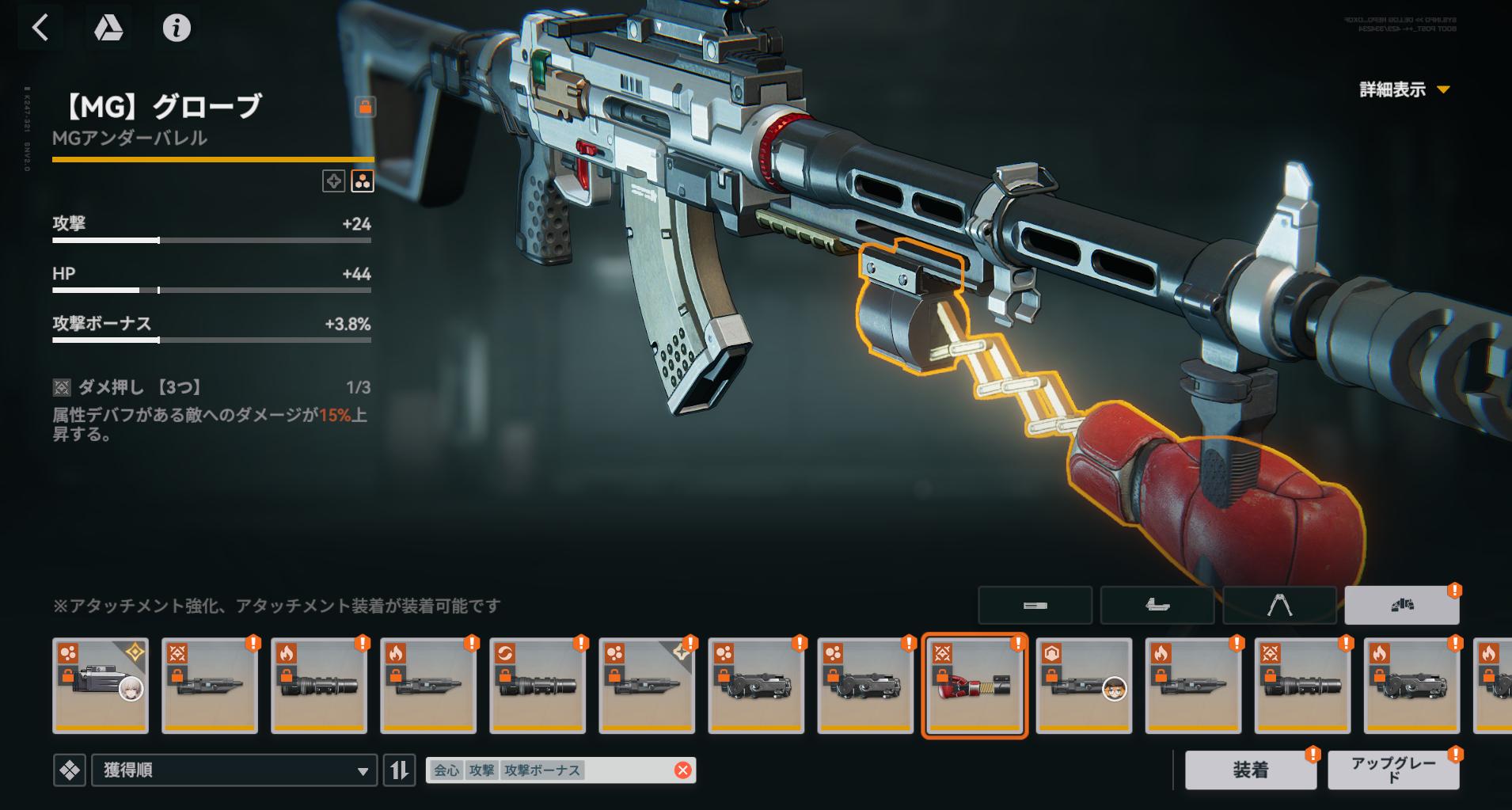Select attachment equipped by the goggles character
The height and width of the screenshot is (810, 1512).
click(1084, 686)
